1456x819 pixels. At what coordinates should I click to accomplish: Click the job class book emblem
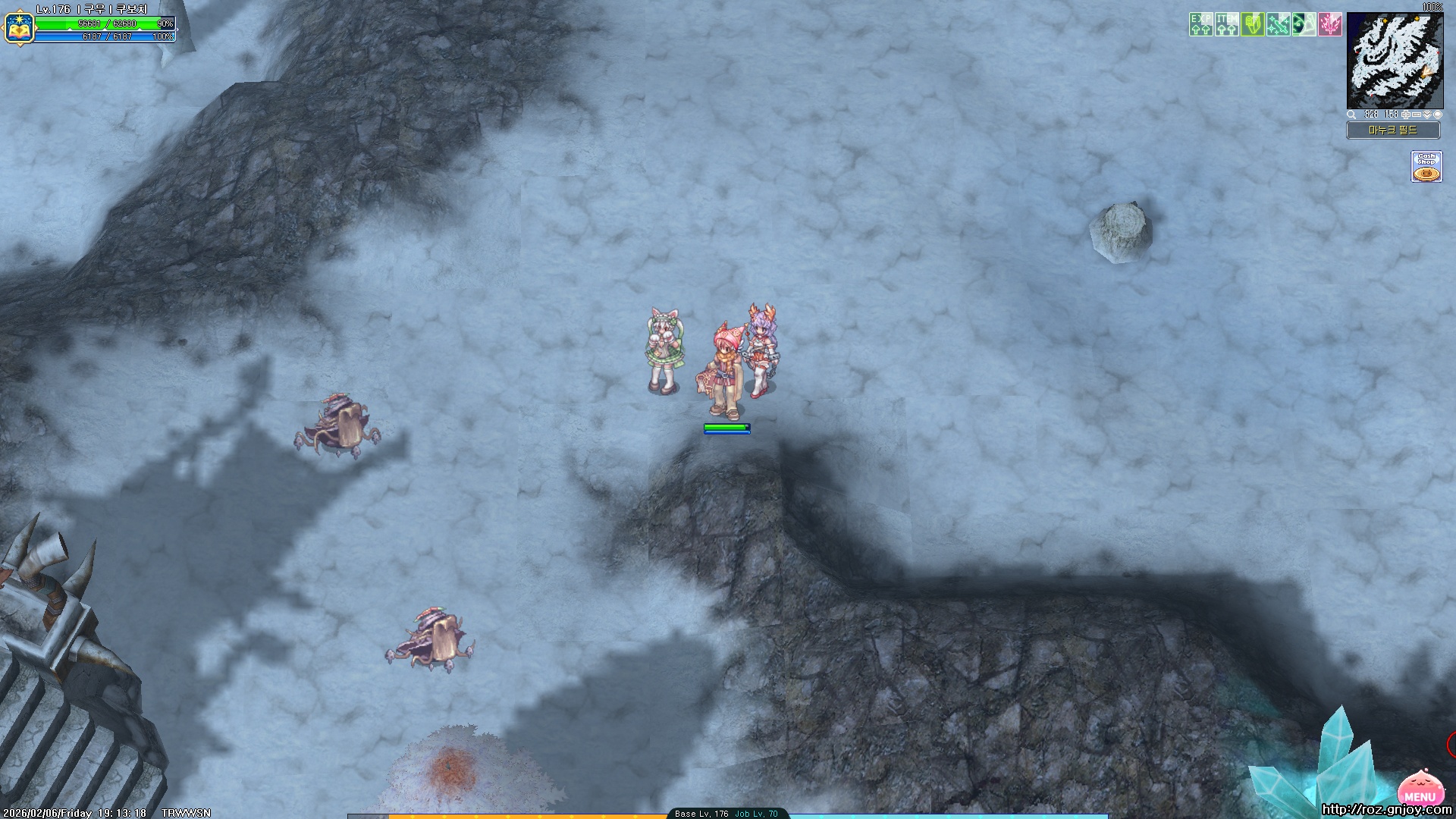[18, 27]
